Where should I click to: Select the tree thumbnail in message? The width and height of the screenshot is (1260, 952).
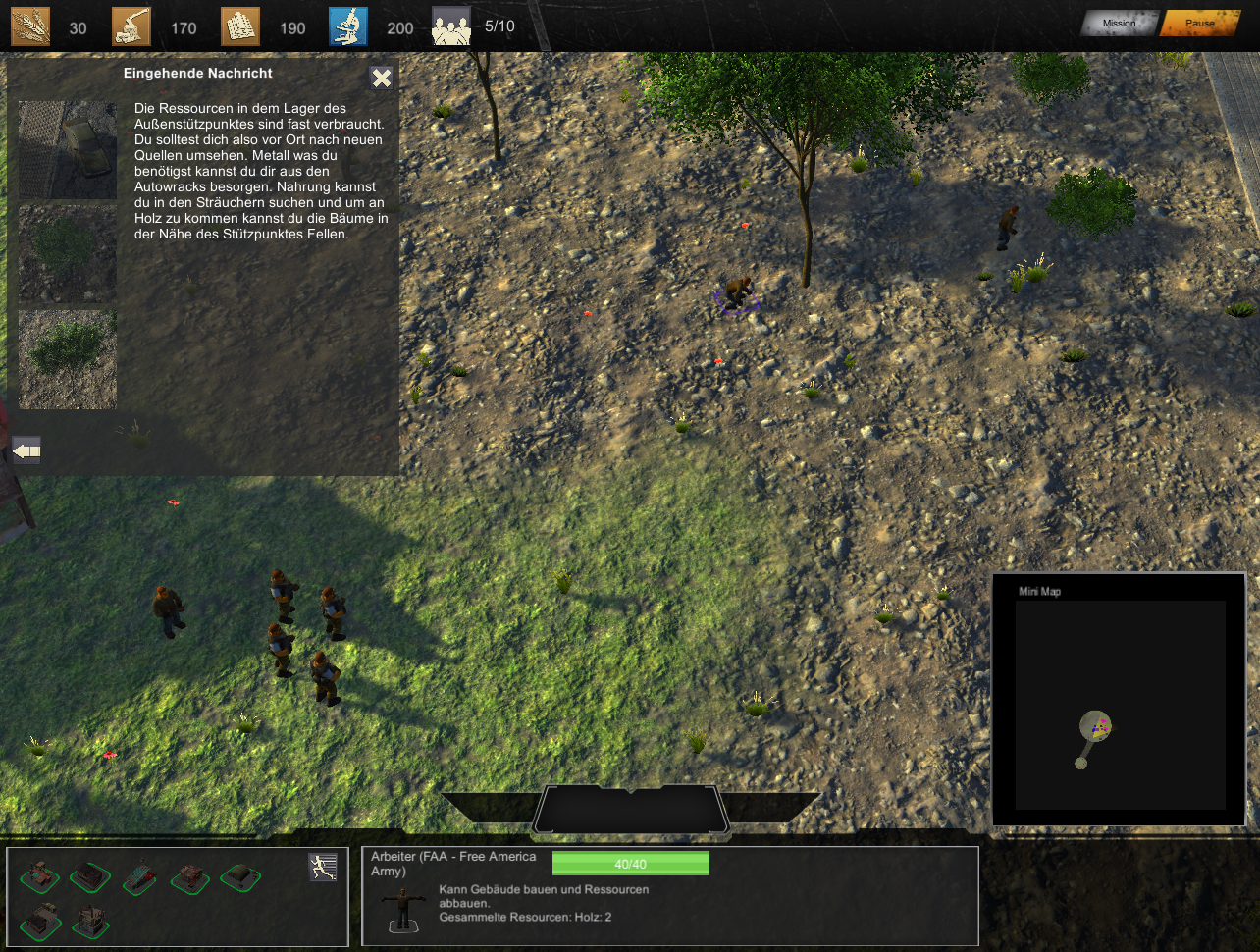(x=68, y=359)
